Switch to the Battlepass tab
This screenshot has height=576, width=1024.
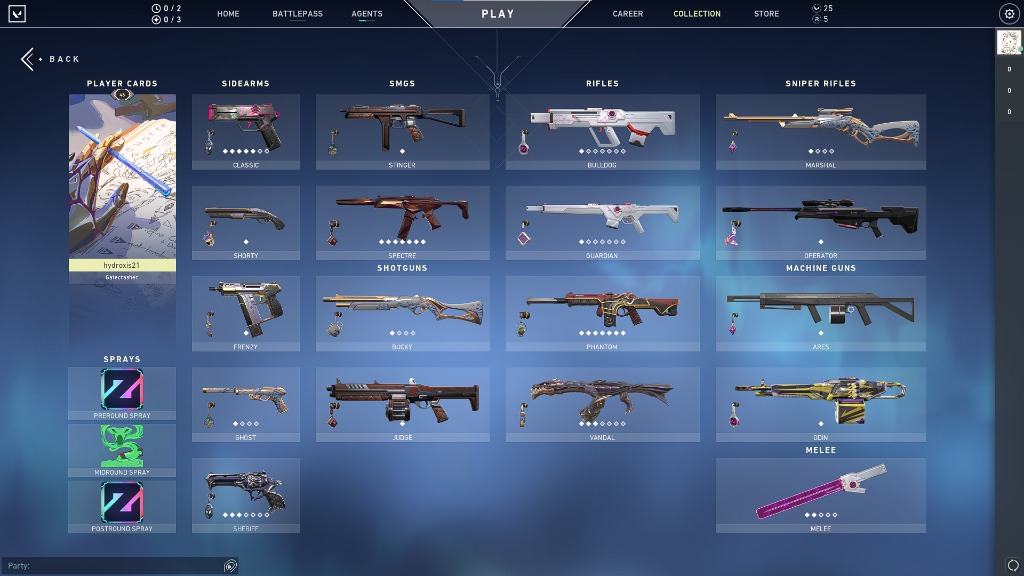click(x=297, y=14)
